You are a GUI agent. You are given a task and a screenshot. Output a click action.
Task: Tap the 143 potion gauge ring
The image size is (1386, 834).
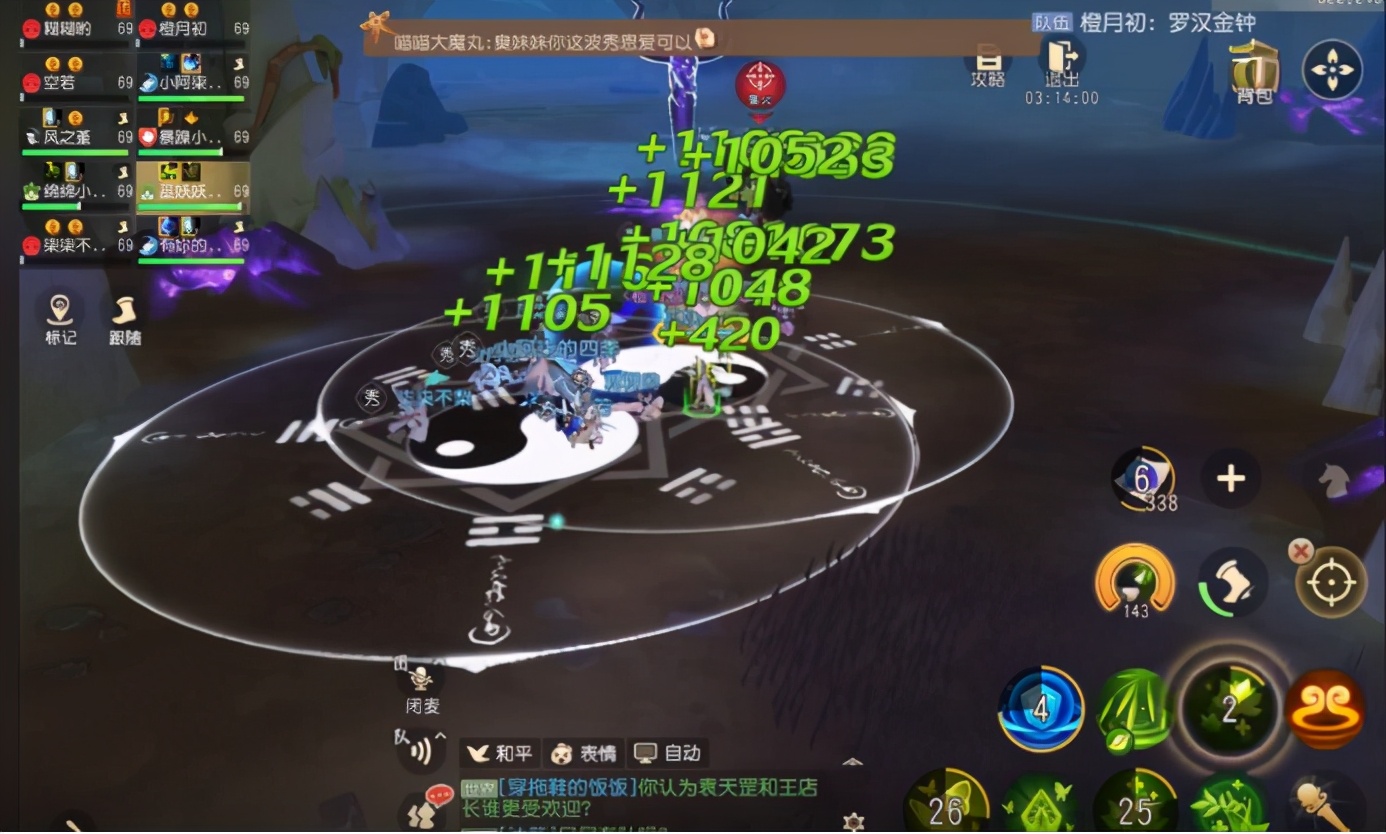1134,583
